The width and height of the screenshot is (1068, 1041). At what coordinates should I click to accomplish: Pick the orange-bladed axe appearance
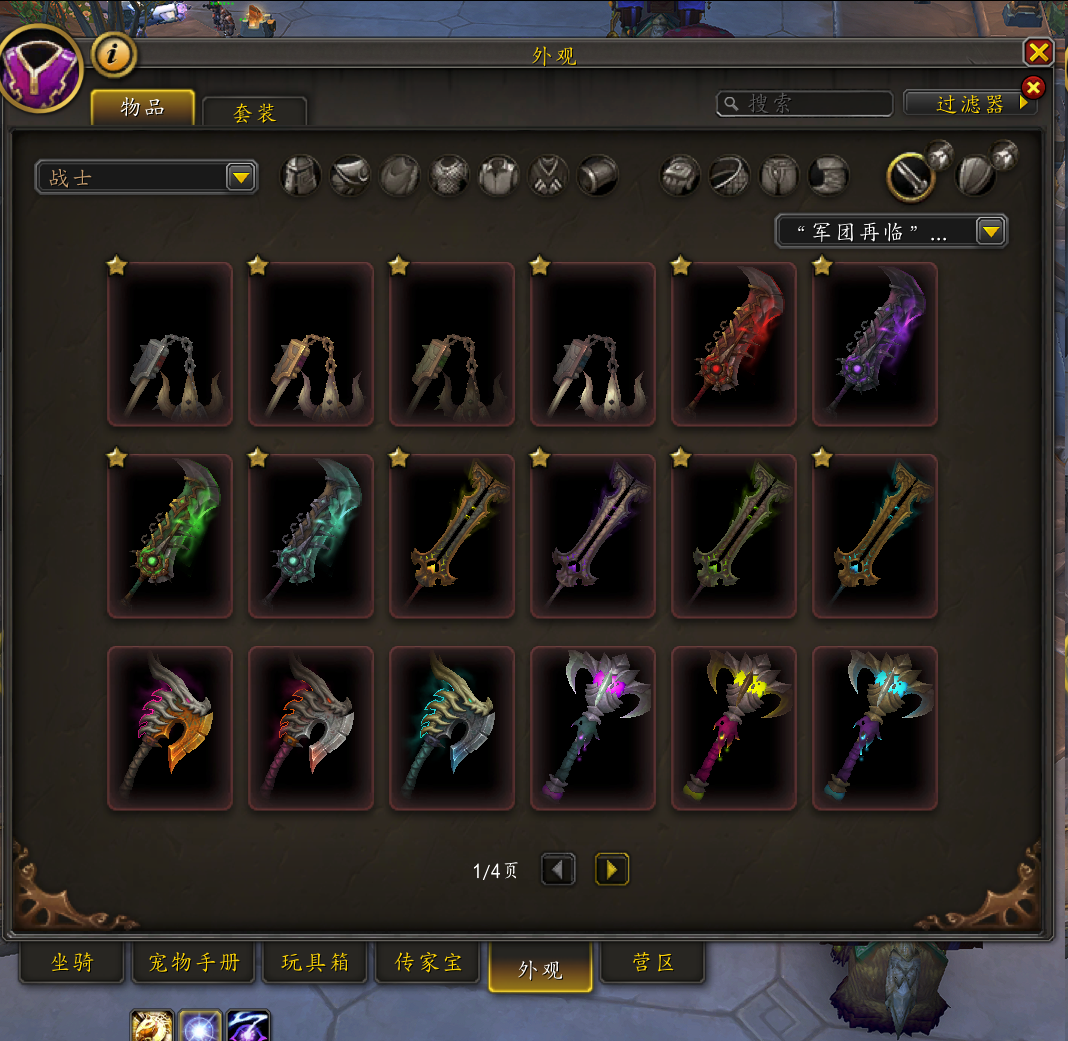tap(170, 727)
